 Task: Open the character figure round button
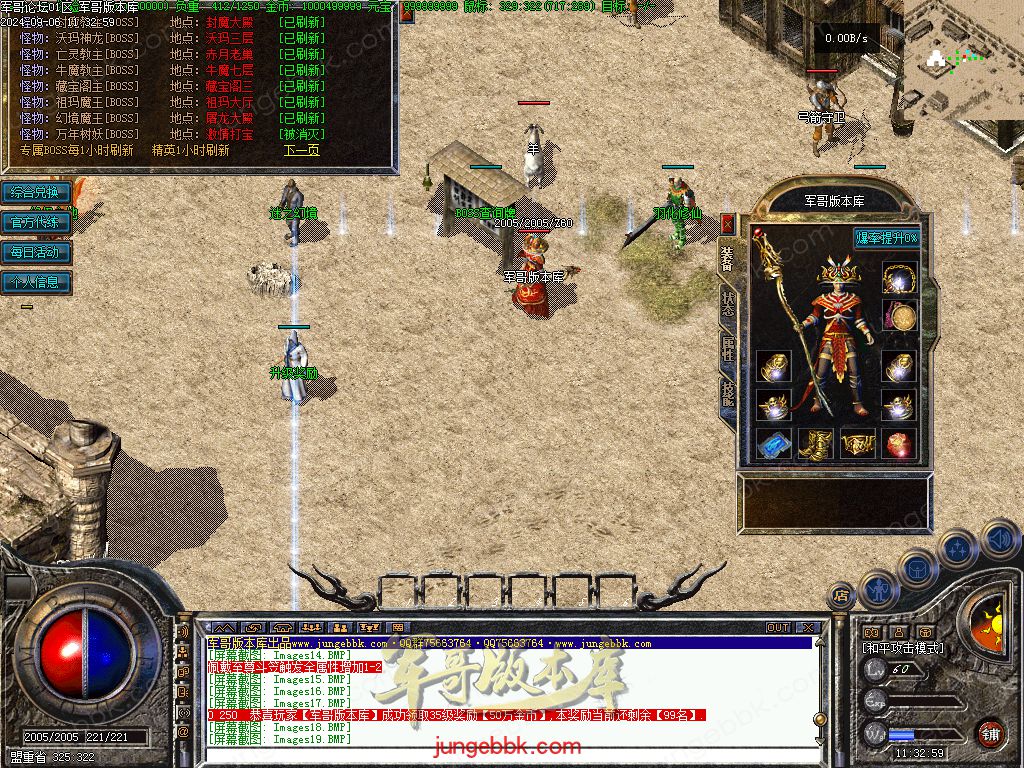(x=879, y=589)
